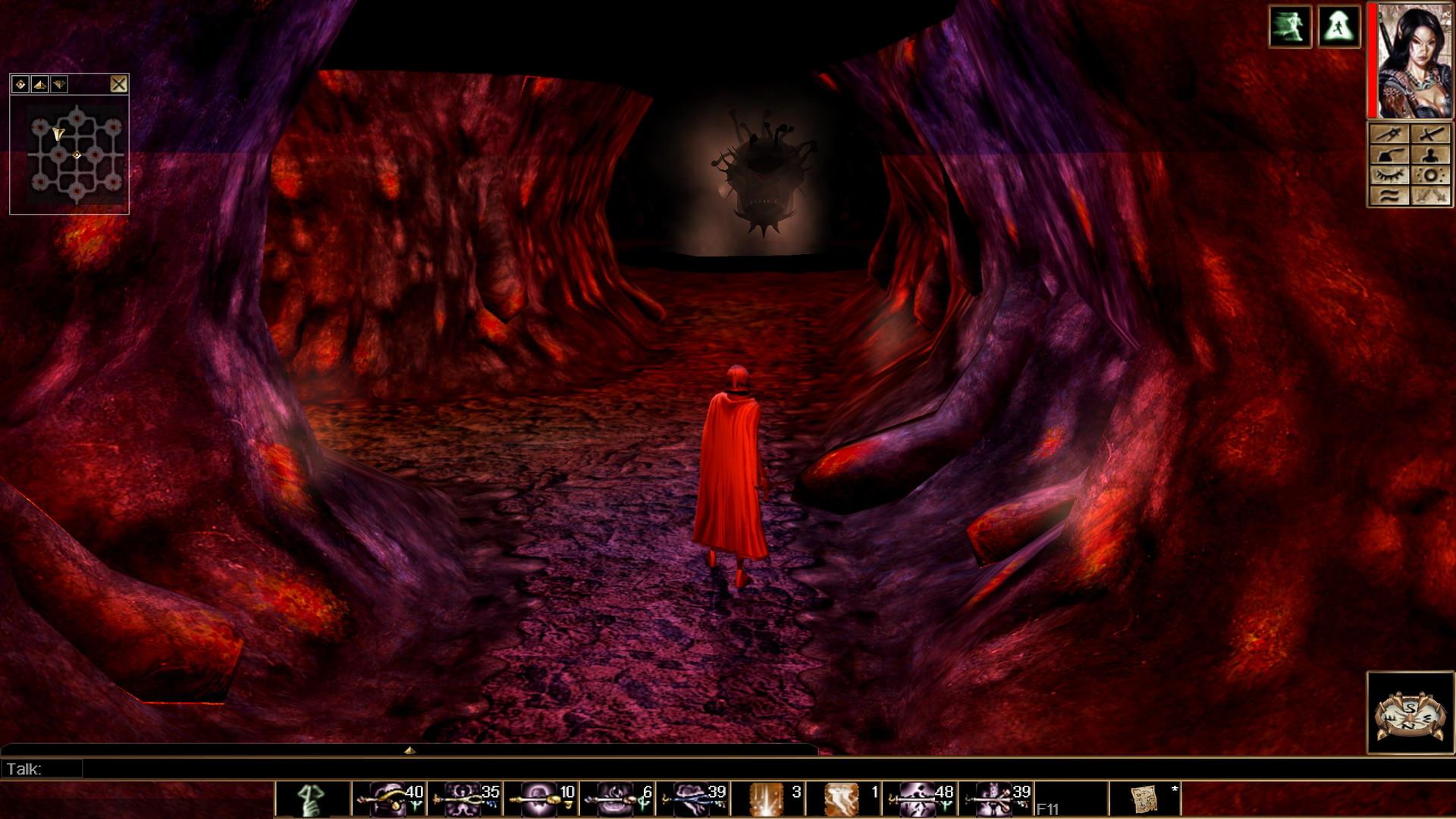Viewport: 1456px width, 819px height.
Task: Select the closed-eye rest icon
Action: pyautogui.click(x=1390, y=175)
